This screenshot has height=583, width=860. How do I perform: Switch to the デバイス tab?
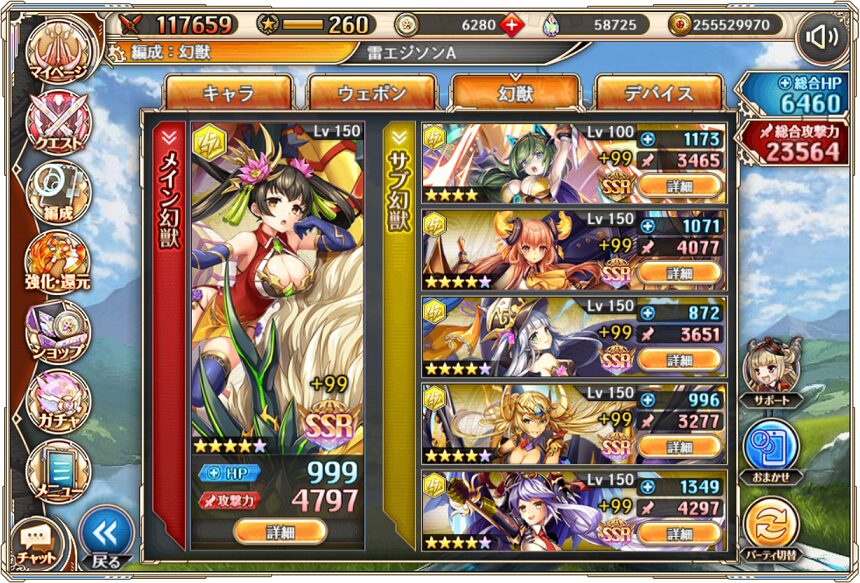pos(659,93)
